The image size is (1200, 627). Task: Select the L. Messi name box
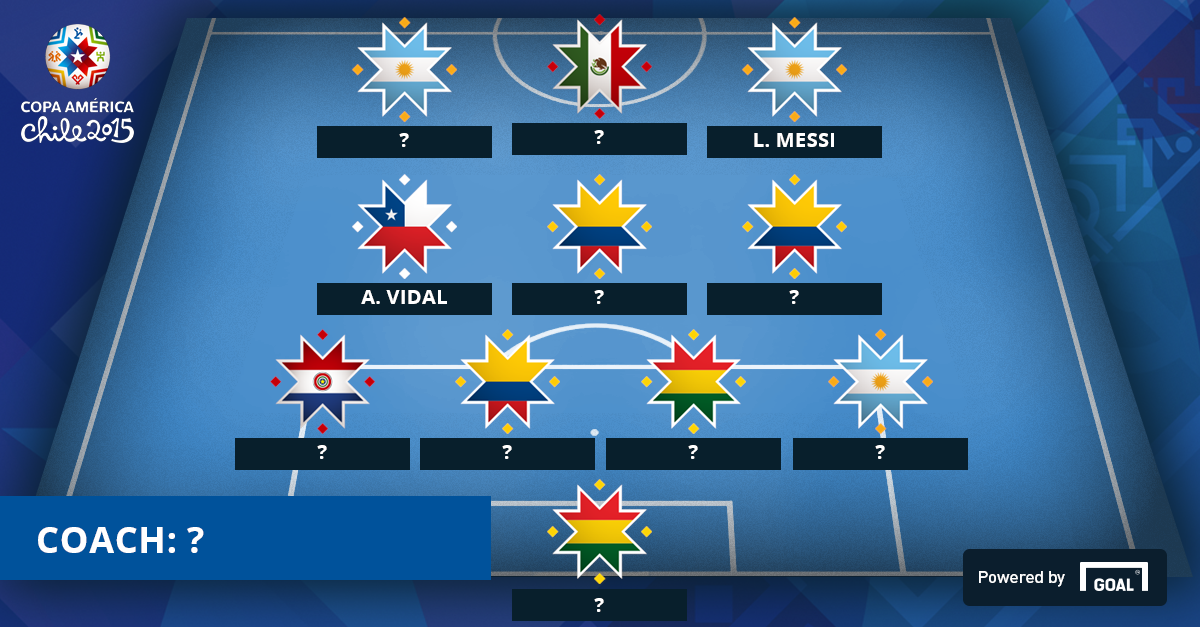[x=794, y=142]
